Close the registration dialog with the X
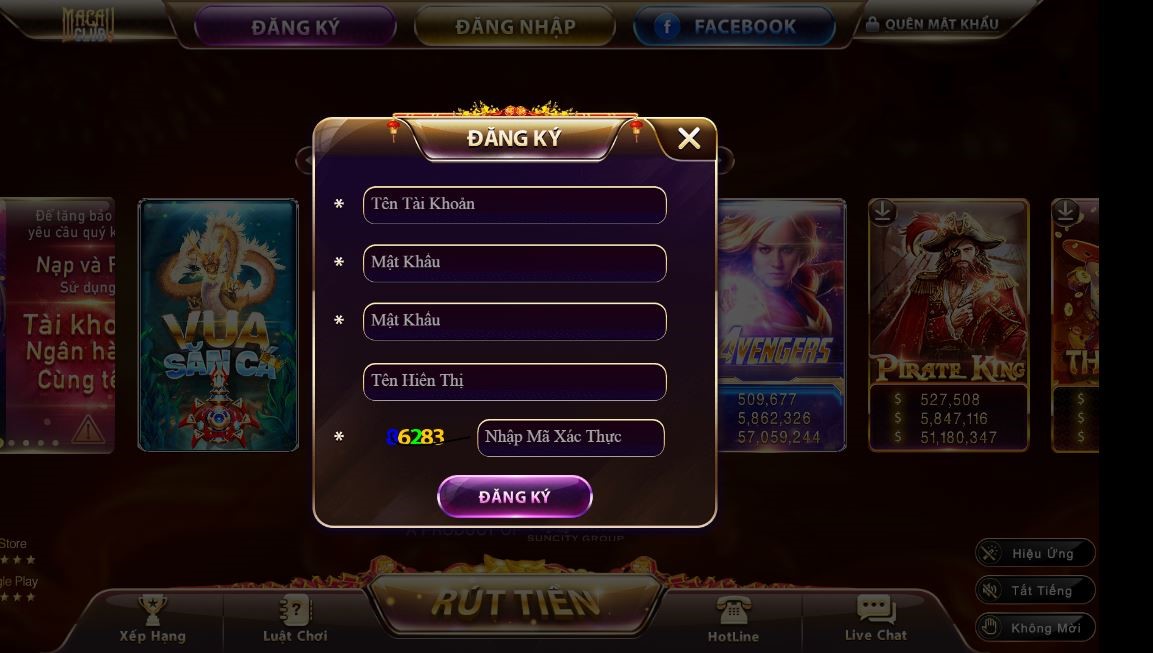The width and height of the screenshot is (1153, 653). [x=689, y=138]
